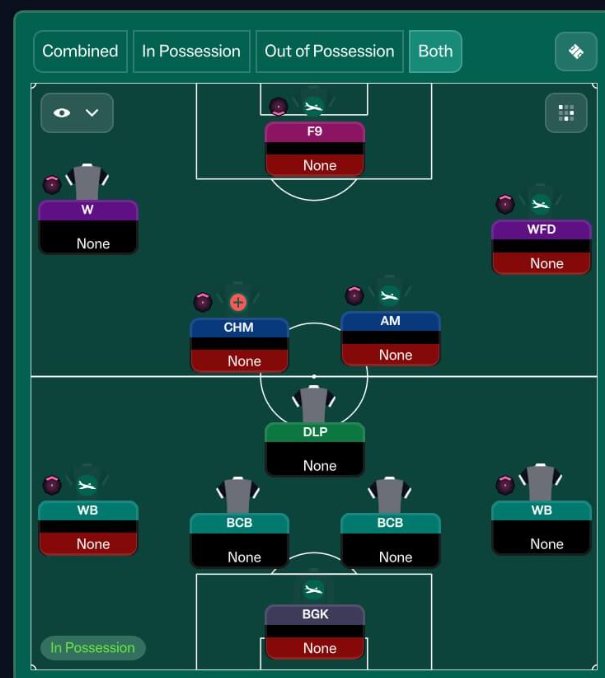Viewport: 605px width, 678px height.
Task: Click the diamond icon button at top right
Action: click(575, 52)
